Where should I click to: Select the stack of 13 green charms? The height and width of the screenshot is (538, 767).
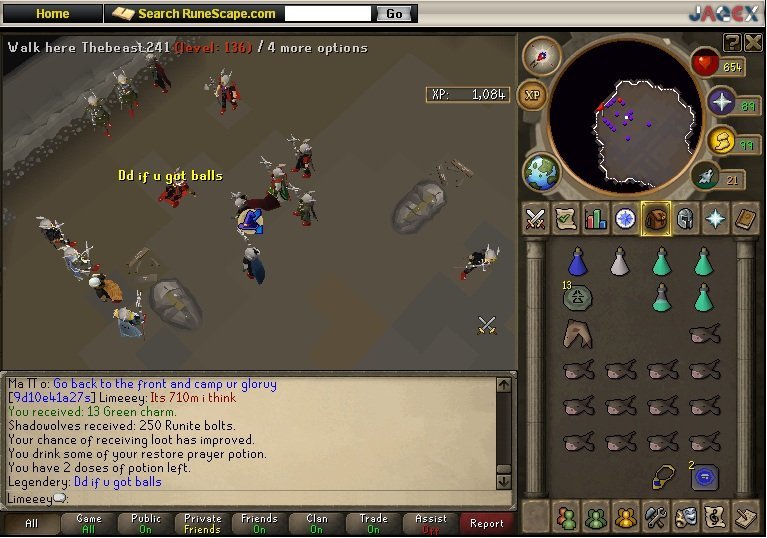pyautogui.click(x=576, y=297)
